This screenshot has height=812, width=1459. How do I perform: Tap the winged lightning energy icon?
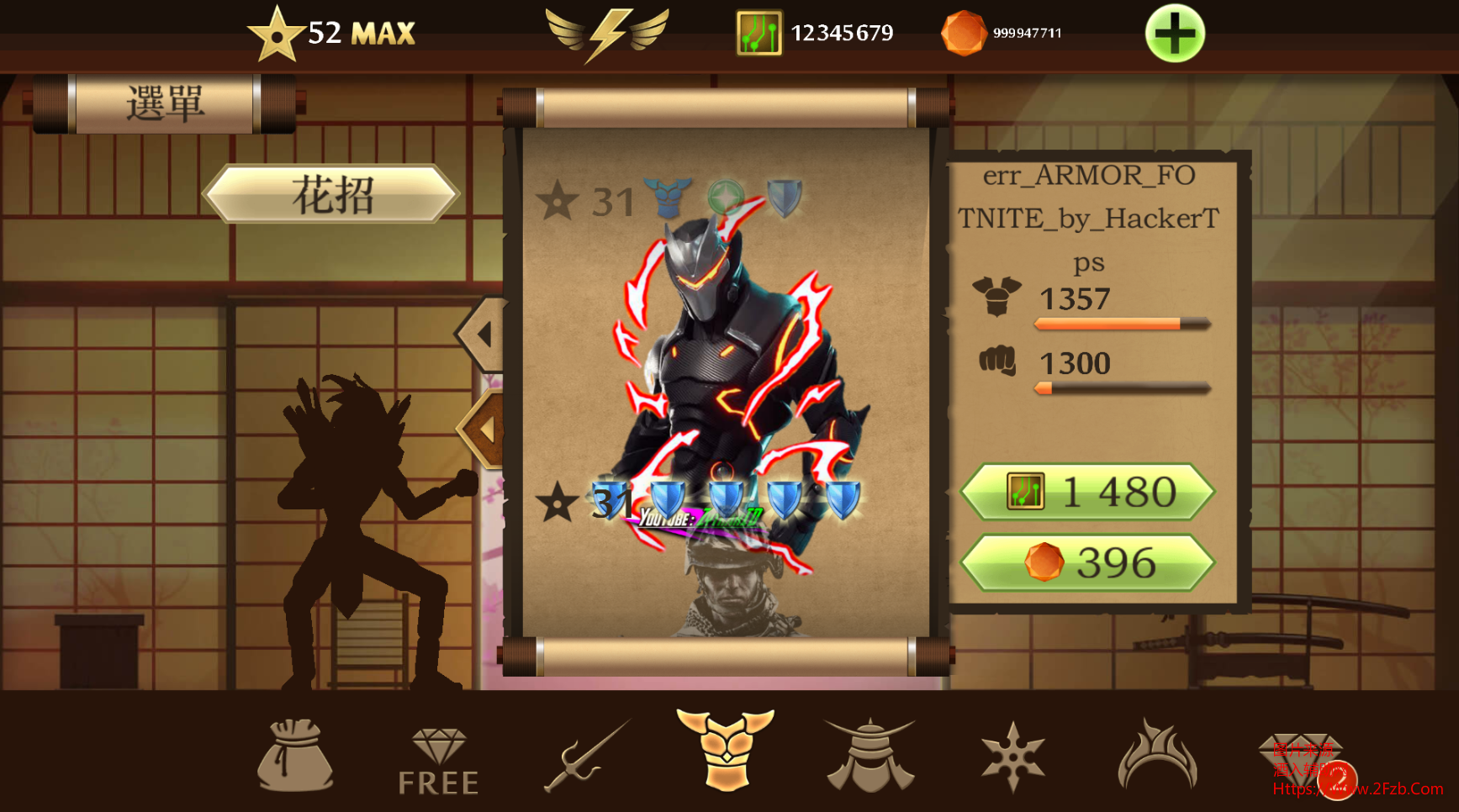[x=607, y=34]
